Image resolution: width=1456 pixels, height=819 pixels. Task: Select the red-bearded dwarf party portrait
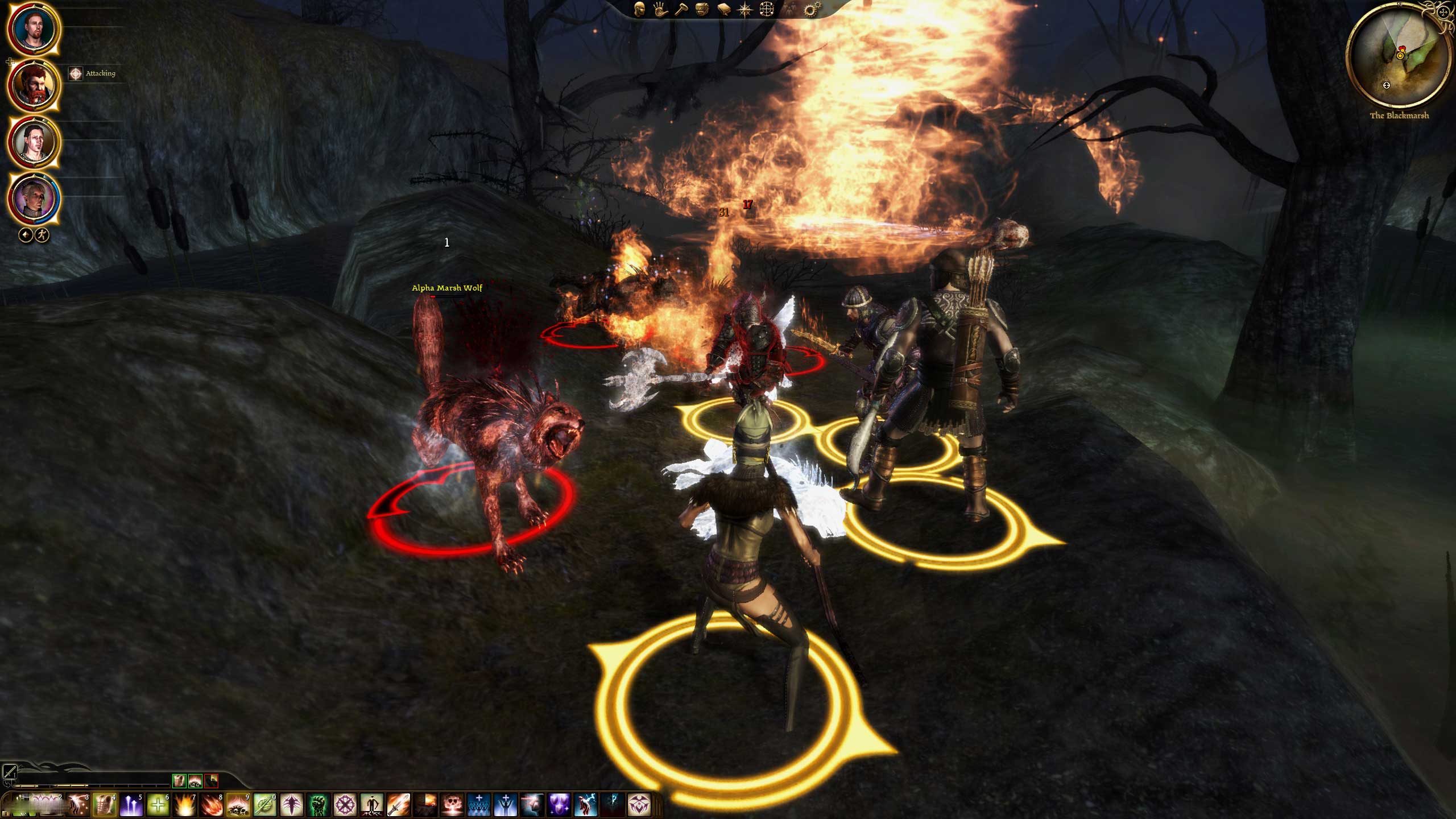(x=34, y=85)
